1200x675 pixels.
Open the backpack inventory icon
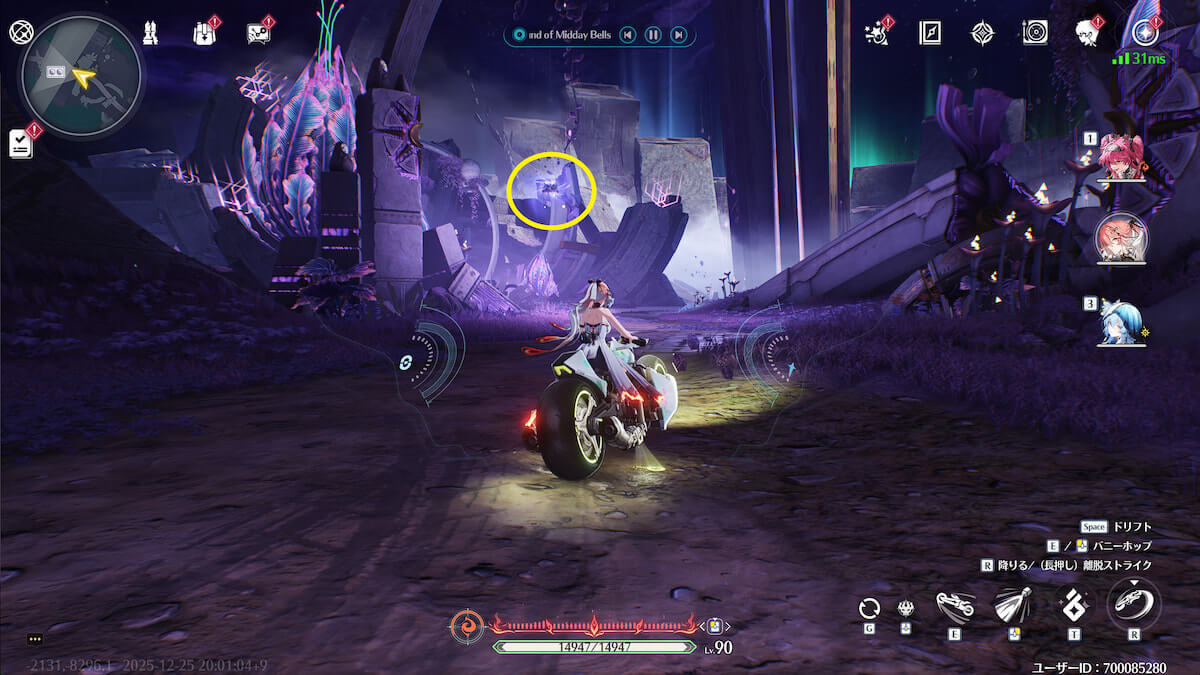[204, 33]
